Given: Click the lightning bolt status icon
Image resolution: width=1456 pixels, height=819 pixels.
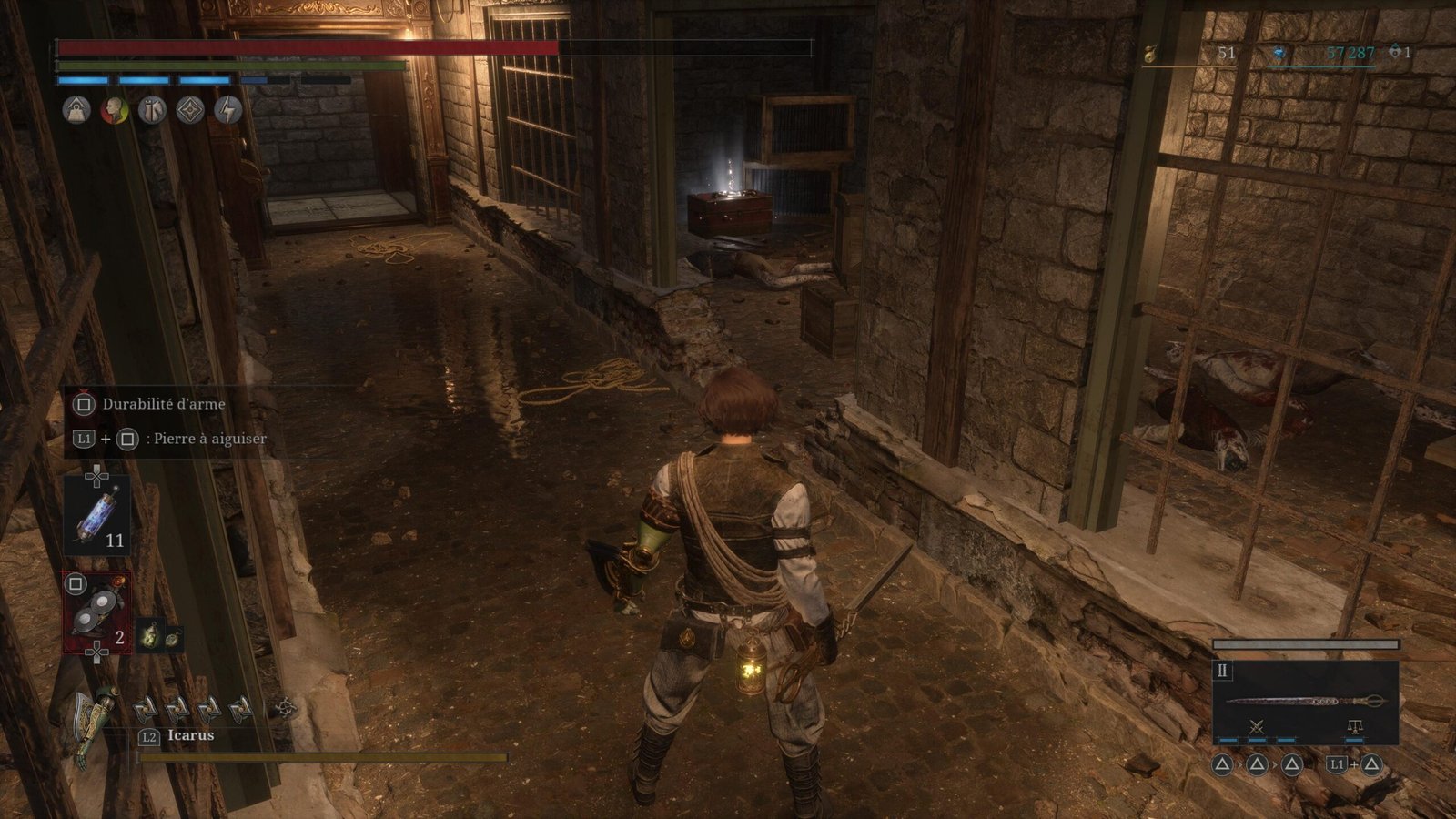Looking at the screenshot, I should pyautogui.click(x=227, y=110).
